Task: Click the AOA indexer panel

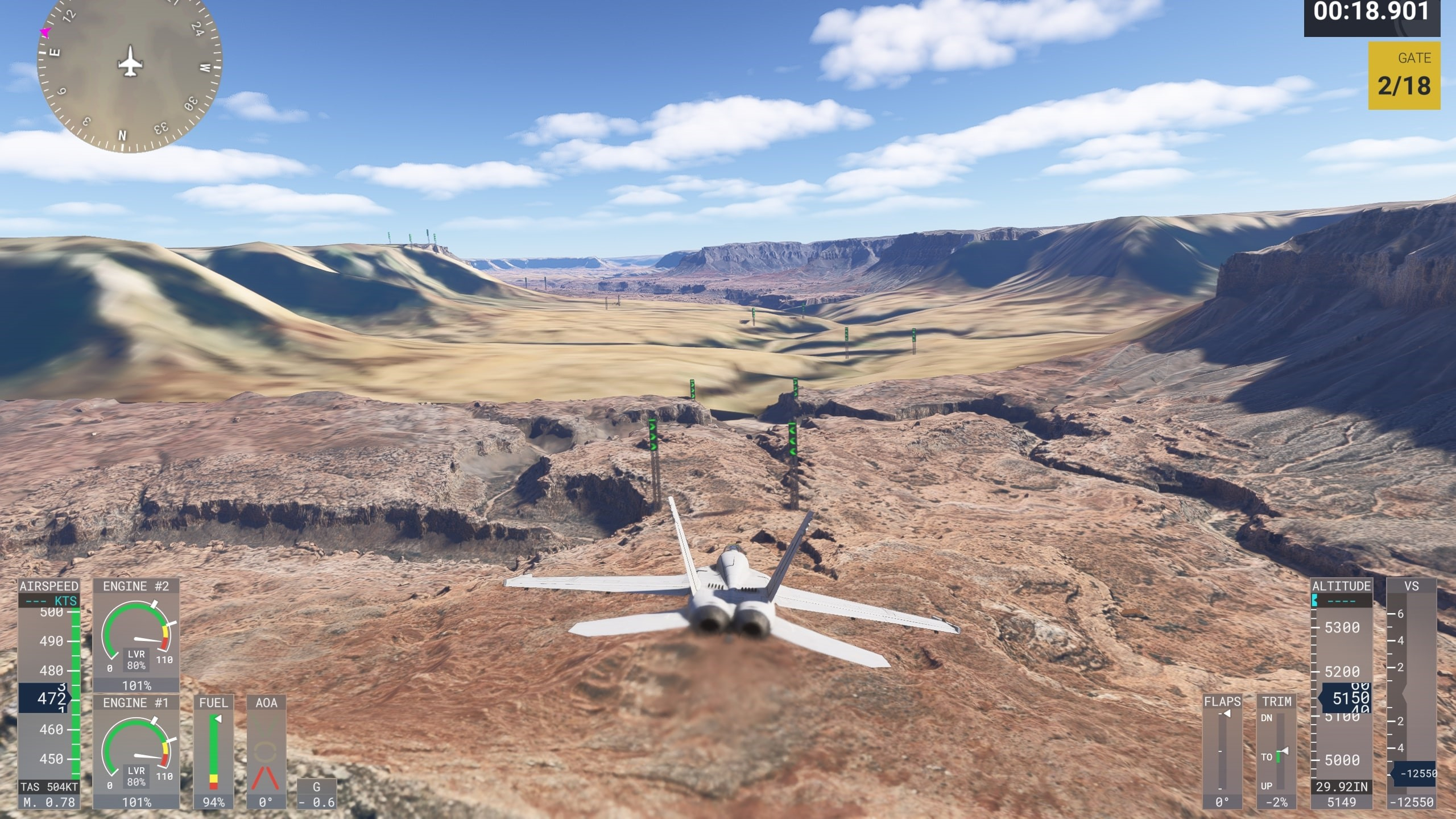Action: [266, 751]
